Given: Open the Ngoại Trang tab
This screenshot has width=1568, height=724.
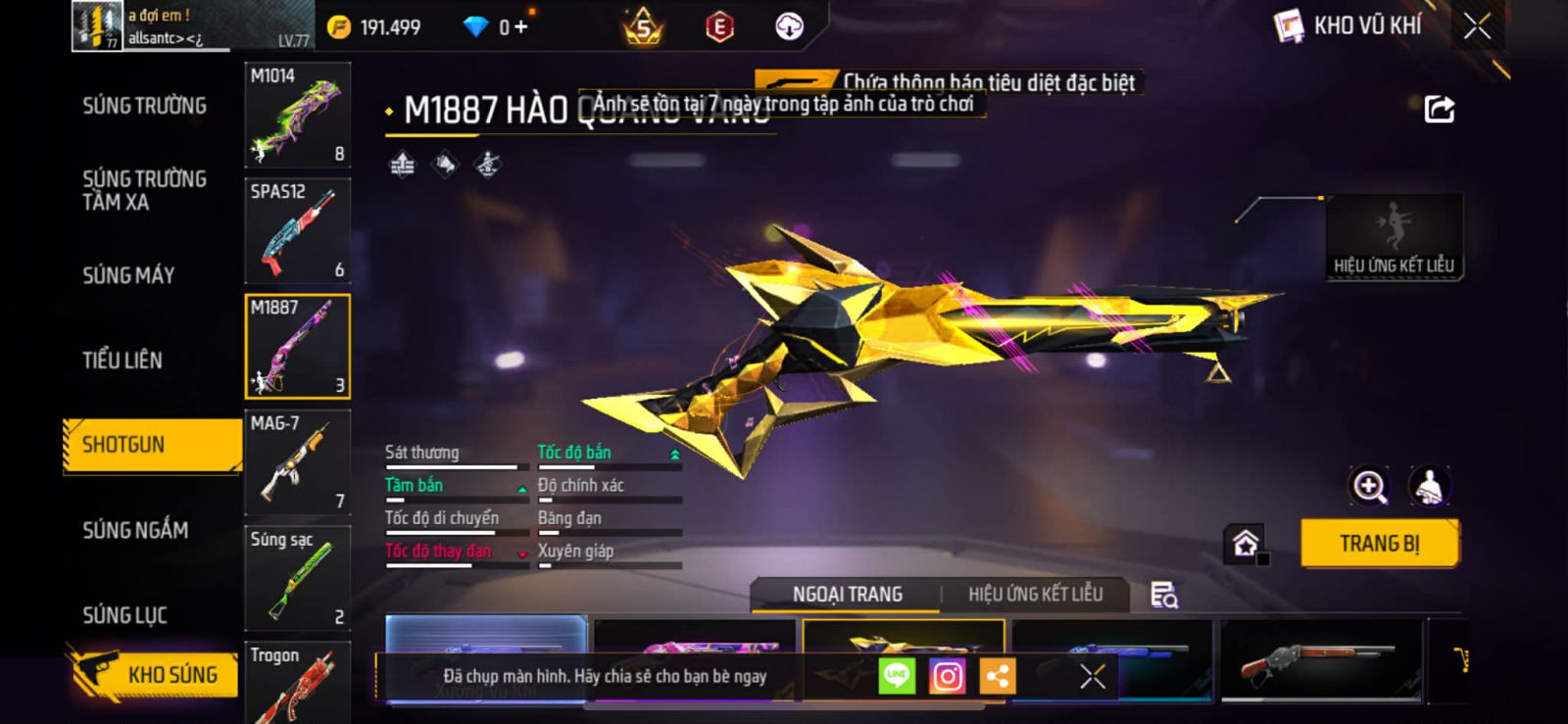Looking at the screenshot, I should 847,595.
